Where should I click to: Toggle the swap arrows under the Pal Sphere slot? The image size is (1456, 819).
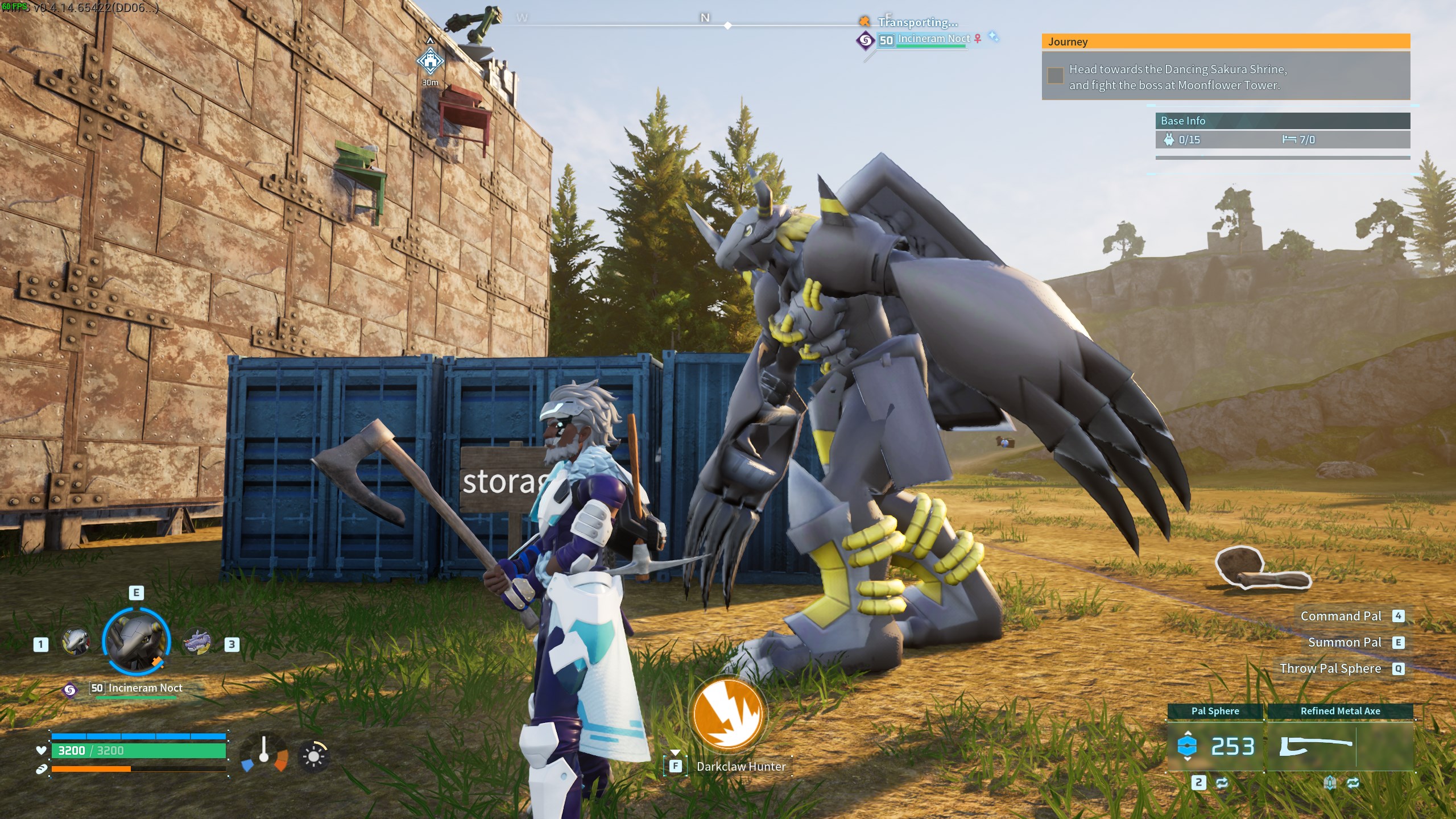1223,784
